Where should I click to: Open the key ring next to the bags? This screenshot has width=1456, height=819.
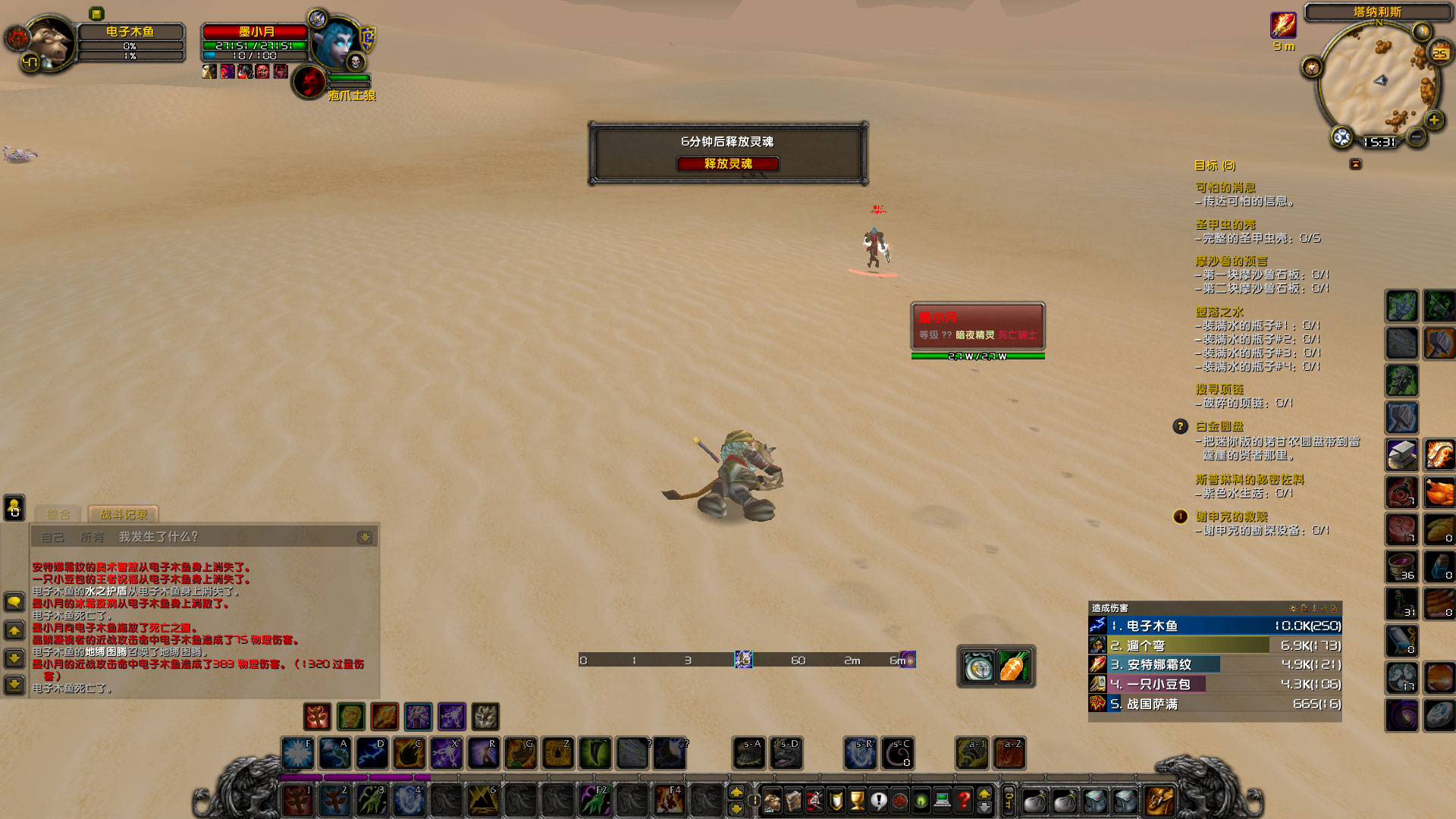[x=1007, y=800]
